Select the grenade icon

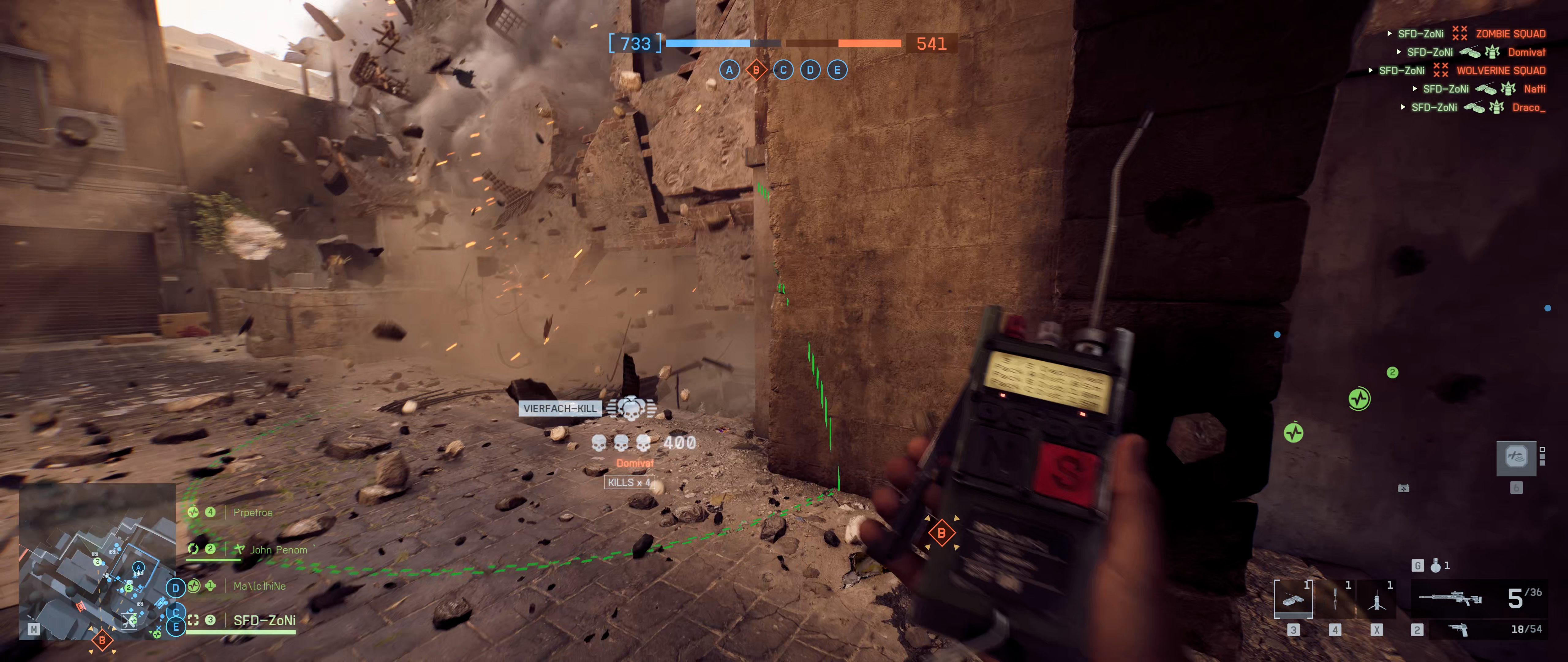tap(1436, 566)
